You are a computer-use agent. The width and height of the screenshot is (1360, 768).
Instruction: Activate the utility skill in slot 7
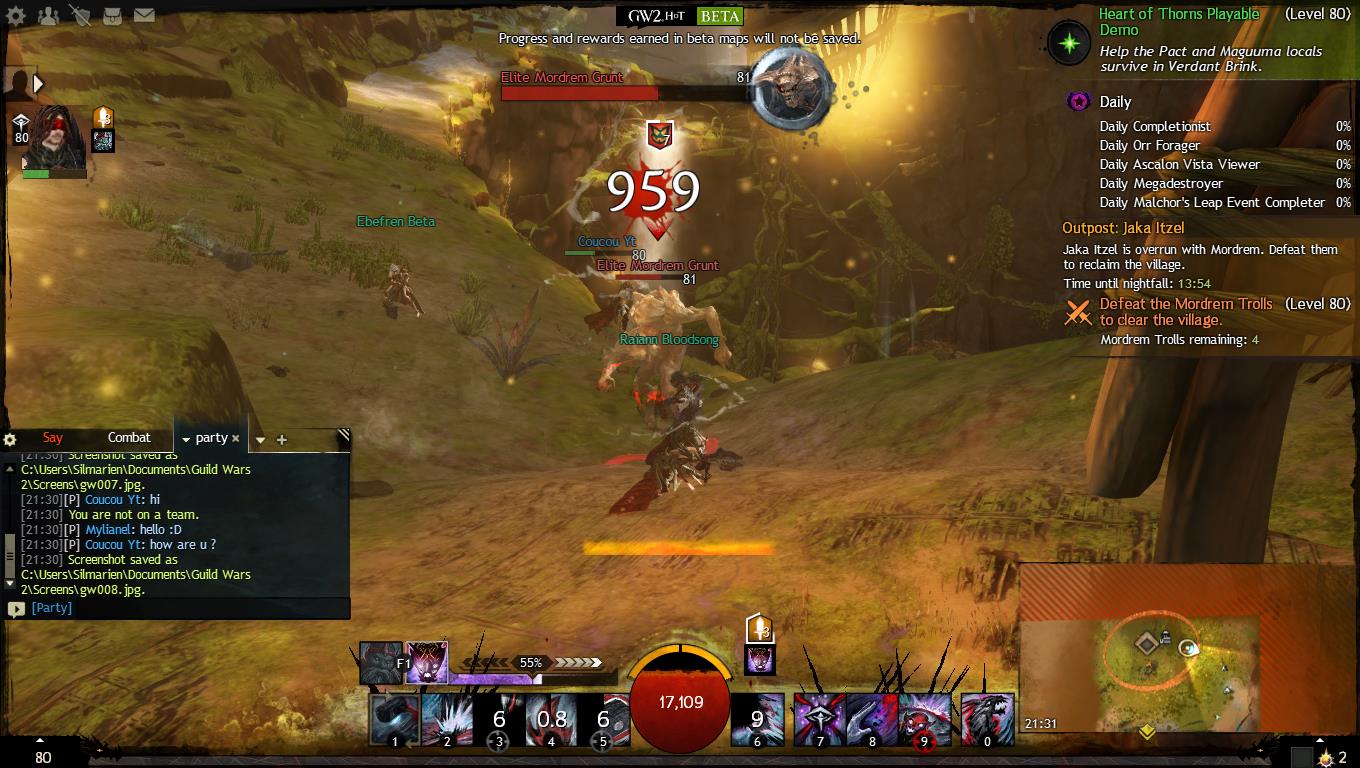[820, 720]
